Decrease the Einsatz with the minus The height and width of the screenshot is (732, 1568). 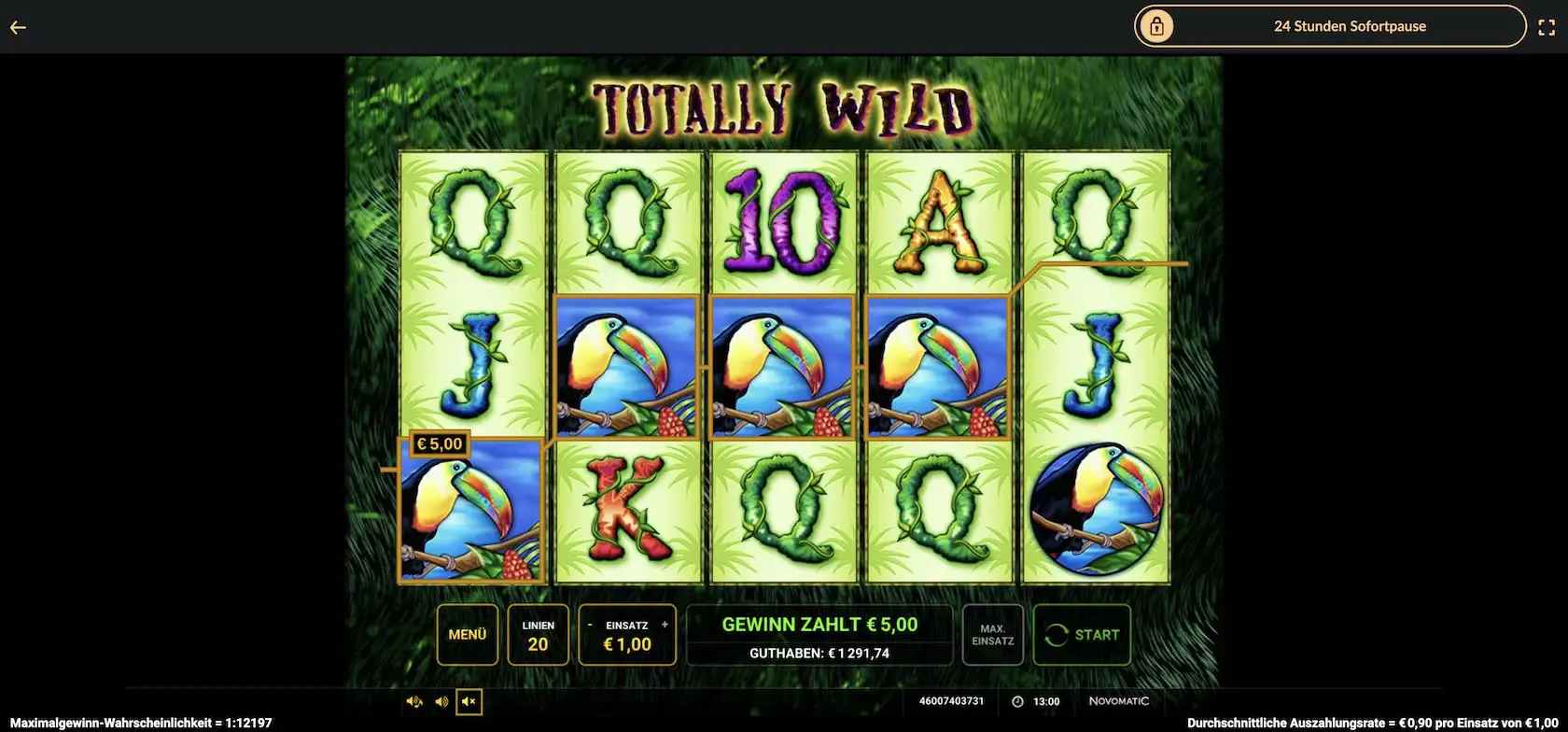[x=590, y=625]
